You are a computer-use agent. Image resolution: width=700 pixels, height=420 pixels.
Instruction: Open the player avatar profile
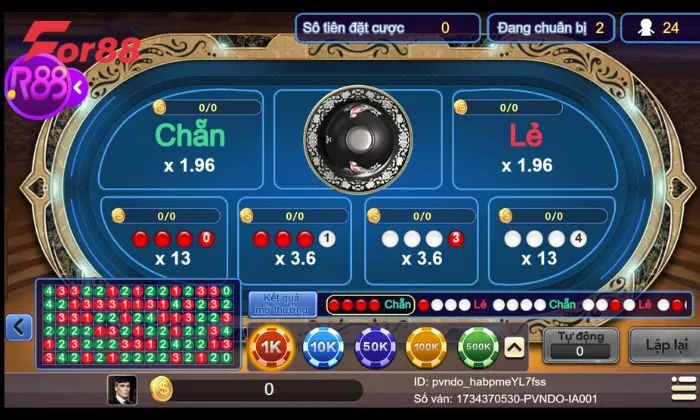coord(122,389)
